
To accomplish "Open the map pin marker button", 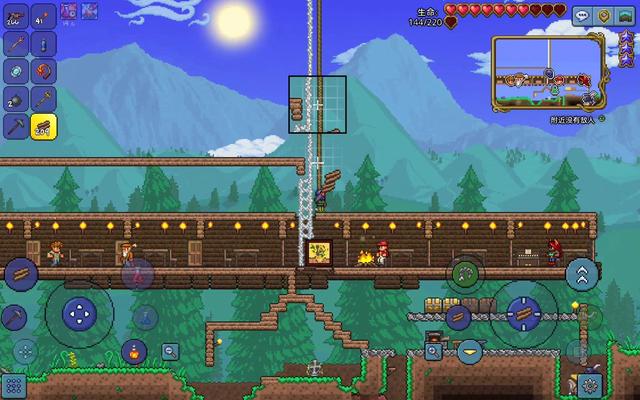I will tap(604, 15).
